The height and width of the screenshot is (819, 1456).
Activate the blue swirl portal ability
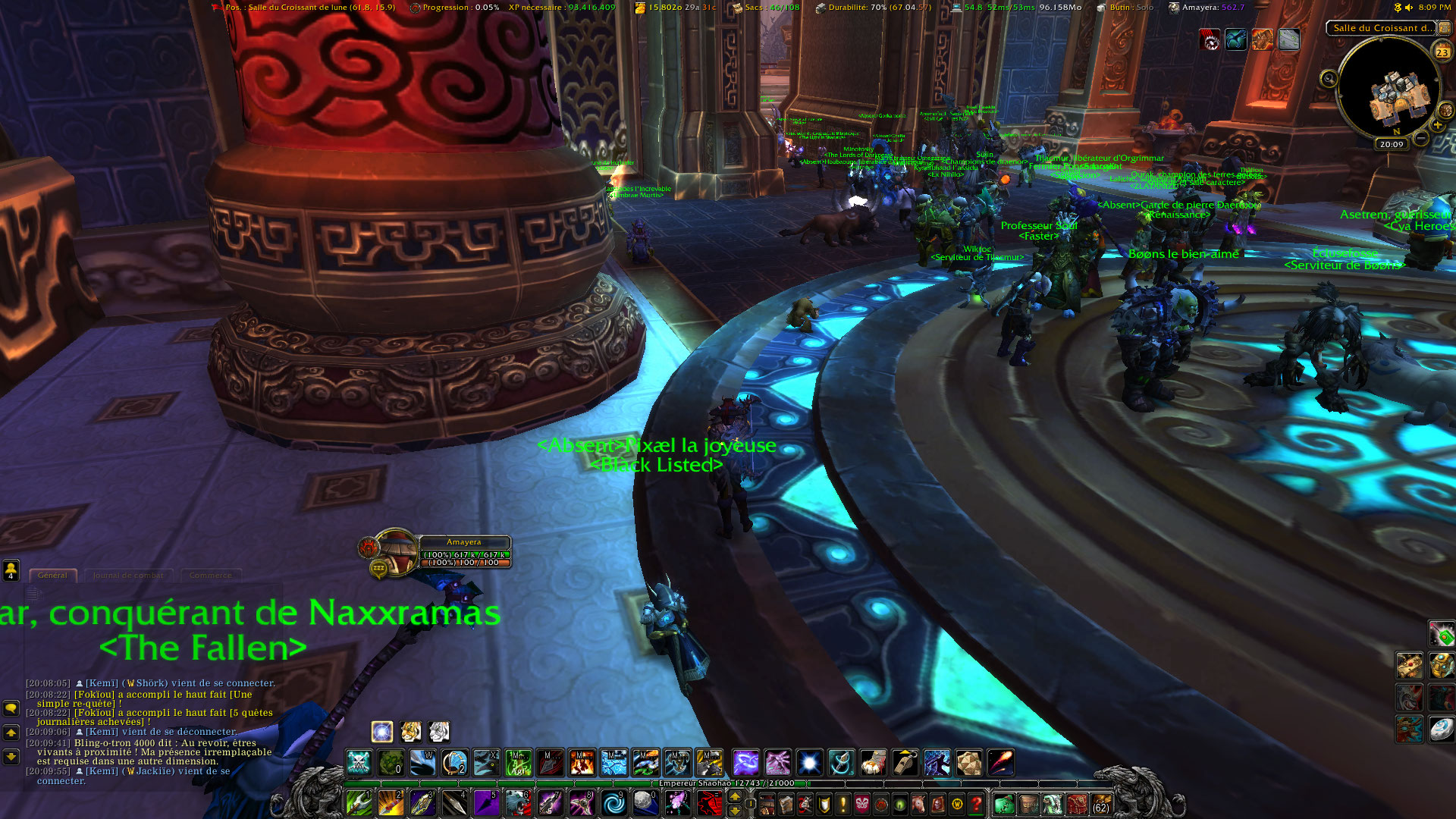tap(613, 802)
